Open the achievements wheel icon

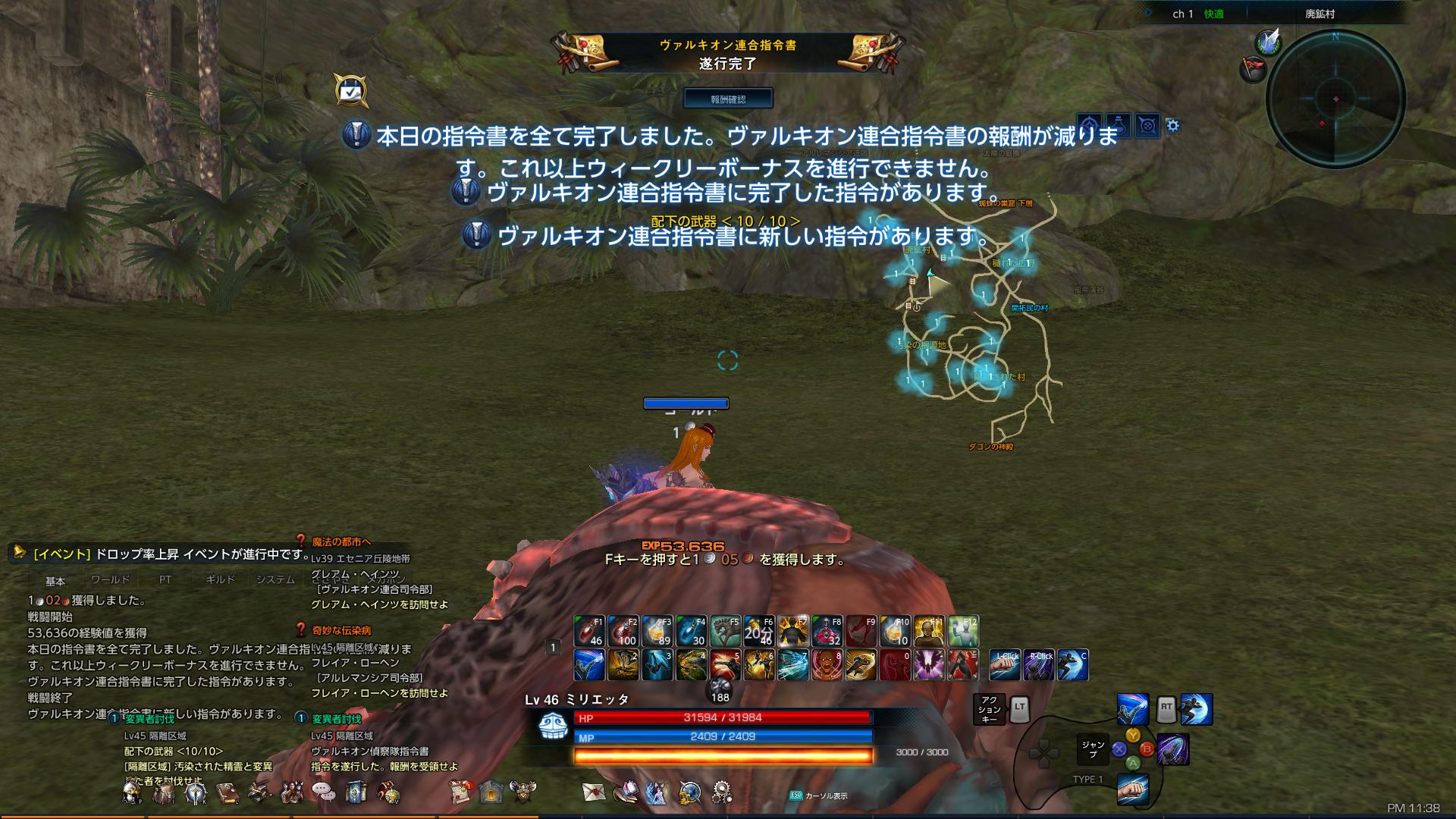pos(387,792)
